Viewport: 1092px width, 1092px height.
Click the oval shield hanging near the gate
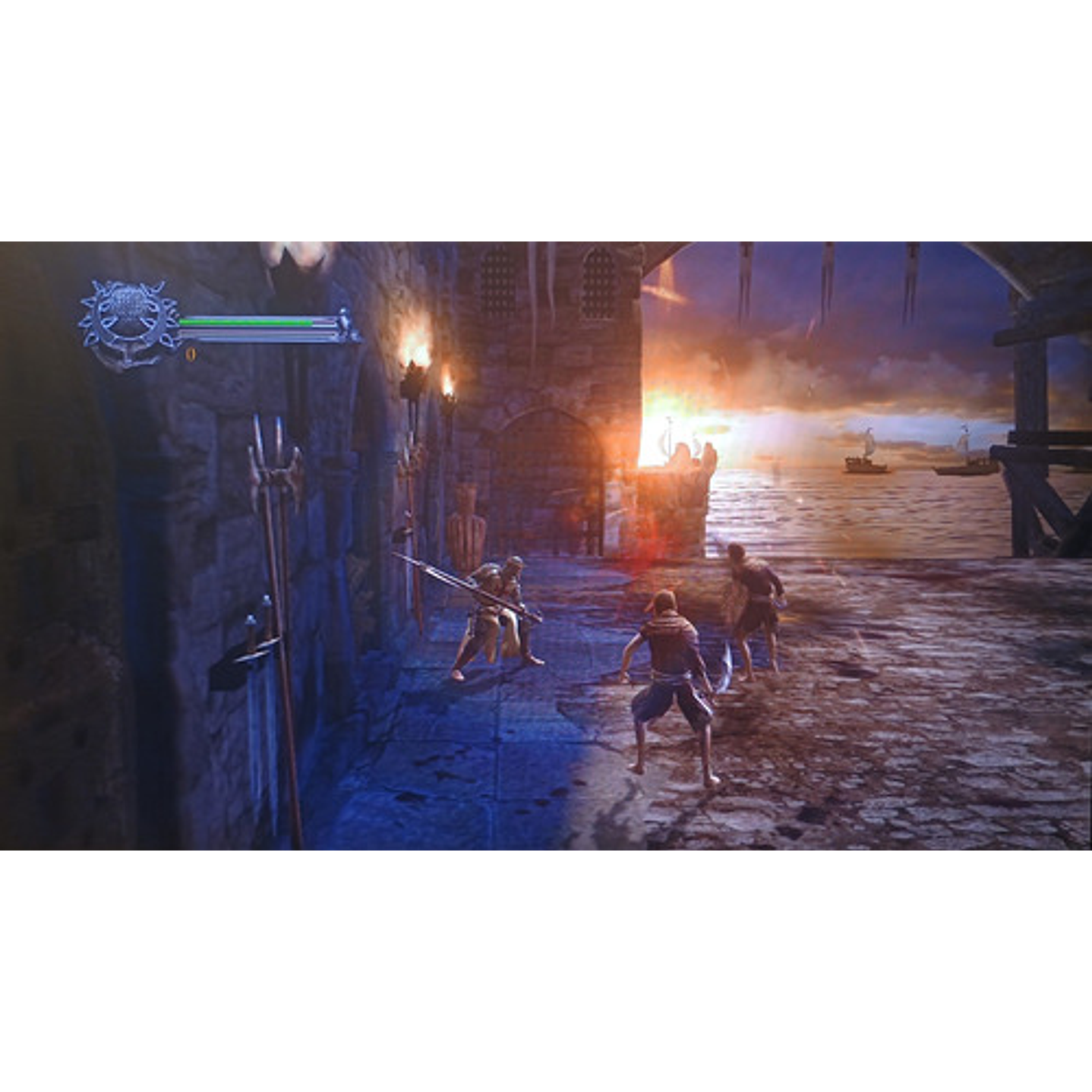467,524
